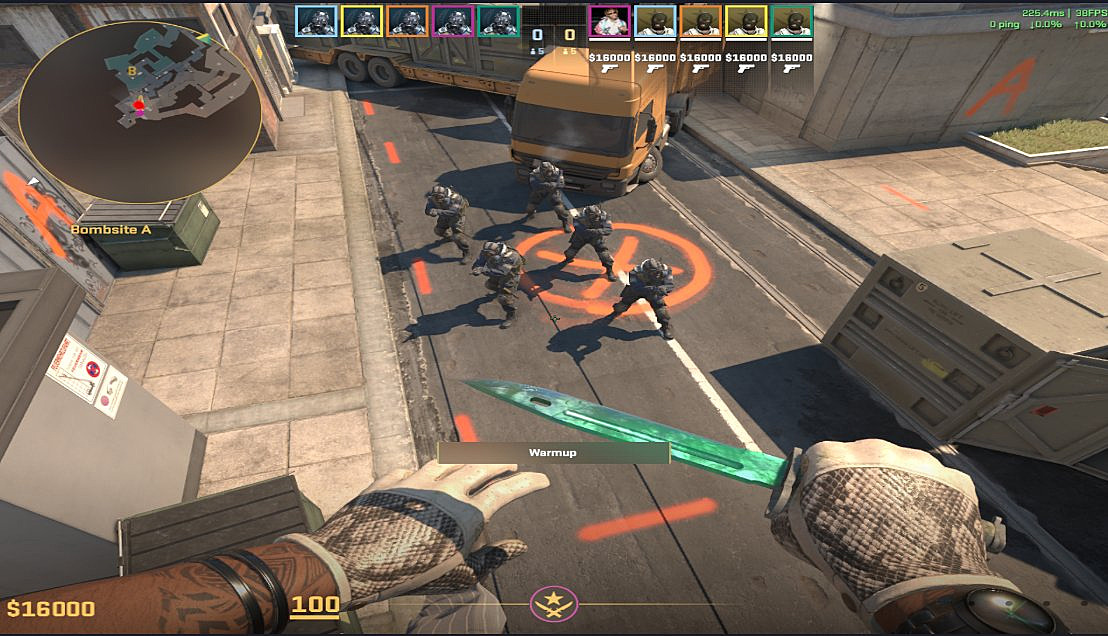Click the green-bordered counter-terrorist player avatar

pyautogui.click(x=499, y=22)
